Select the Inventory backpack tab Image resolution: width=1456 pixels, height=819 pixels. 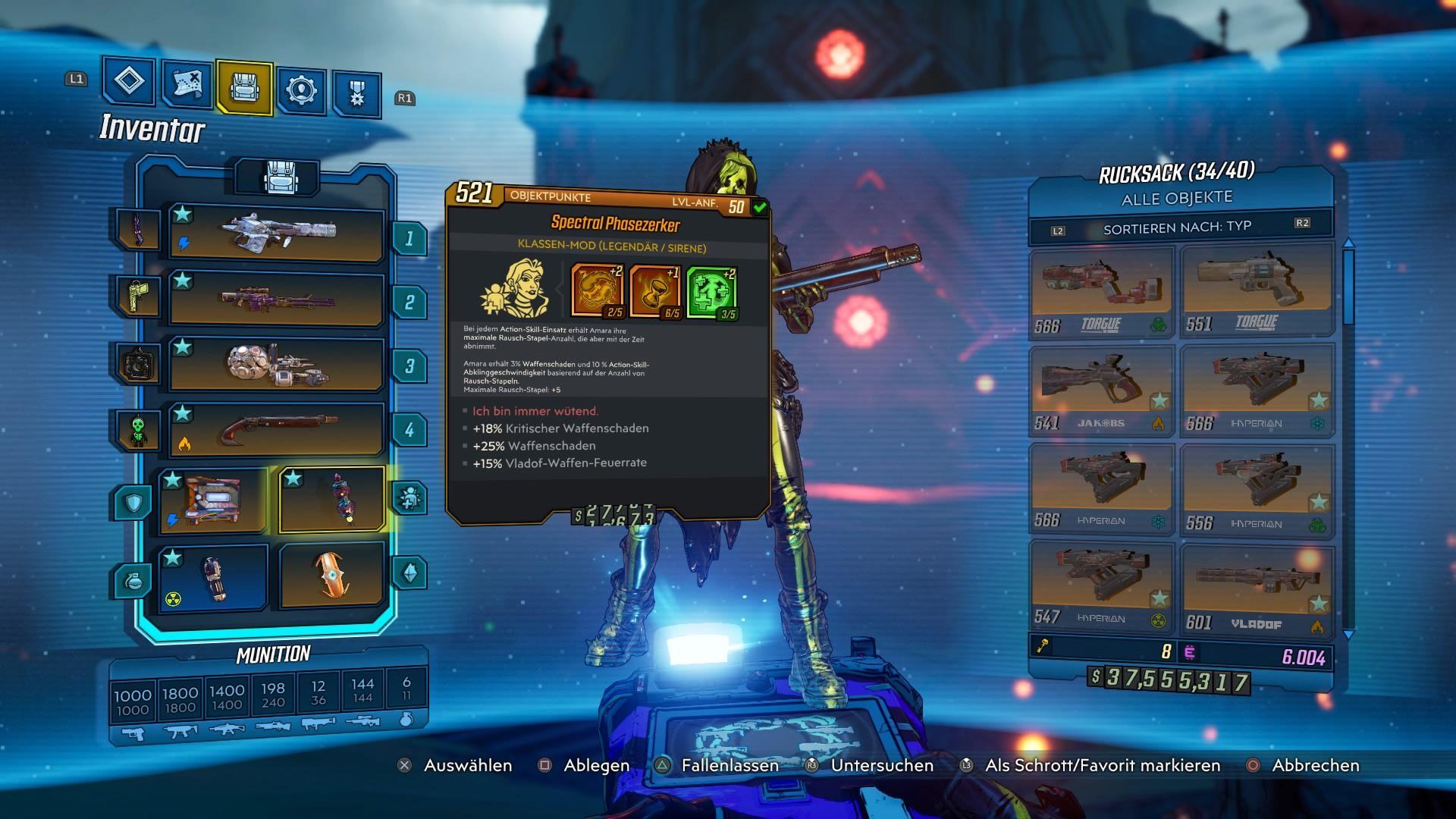pyautogui.click(x=244, y=87)
